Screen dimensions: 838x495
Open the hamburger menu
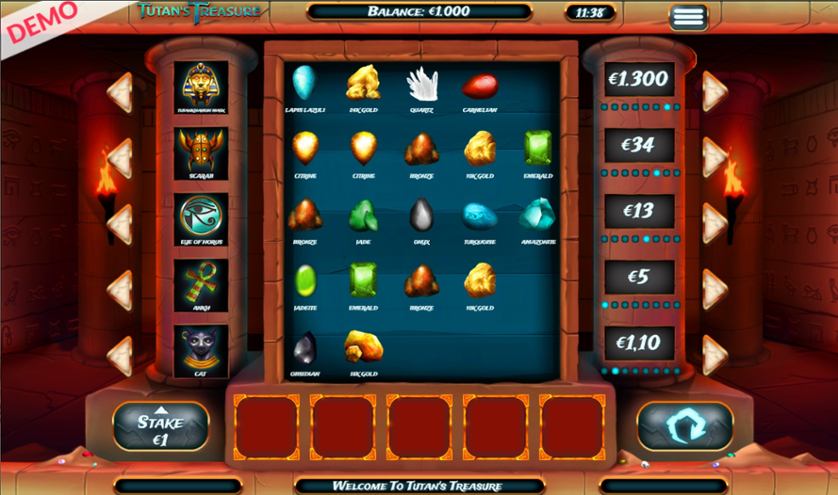[x=688, y=16]
